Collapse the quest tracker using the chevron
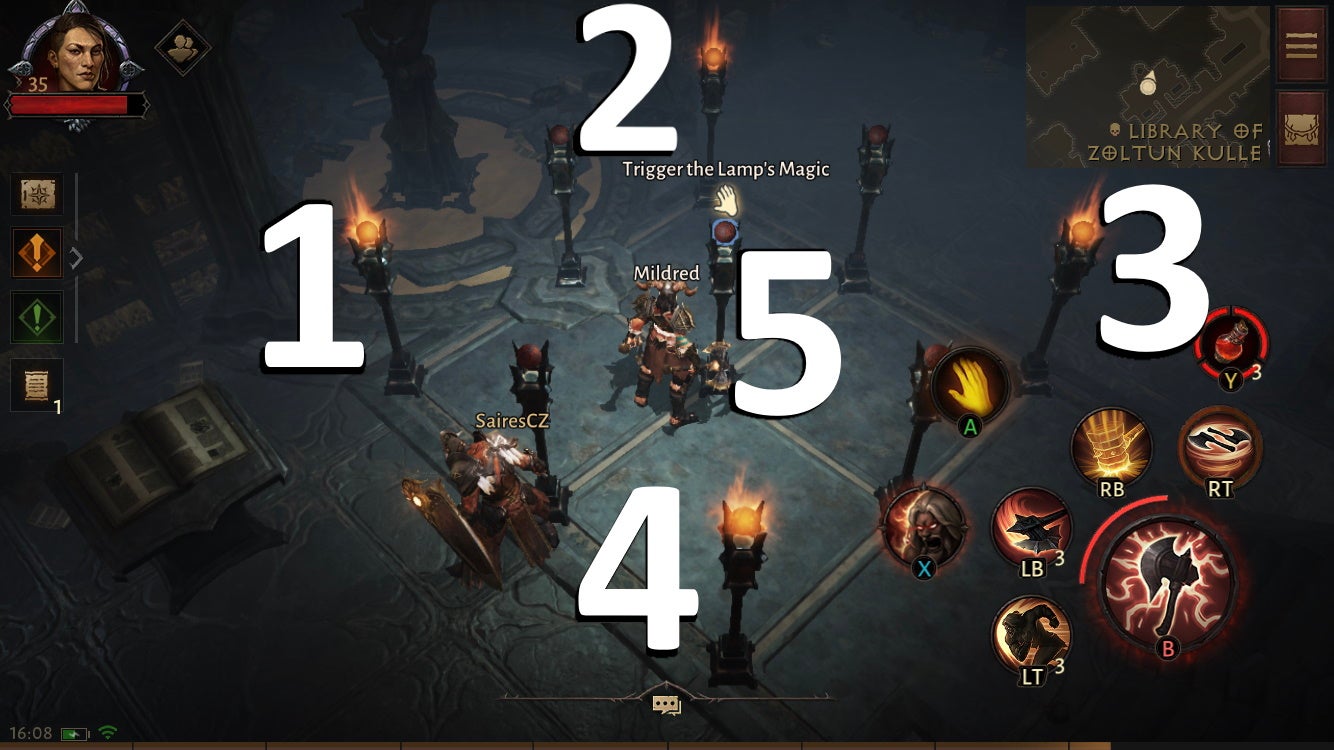This screenshot has width=1334, height=750. 77,256
